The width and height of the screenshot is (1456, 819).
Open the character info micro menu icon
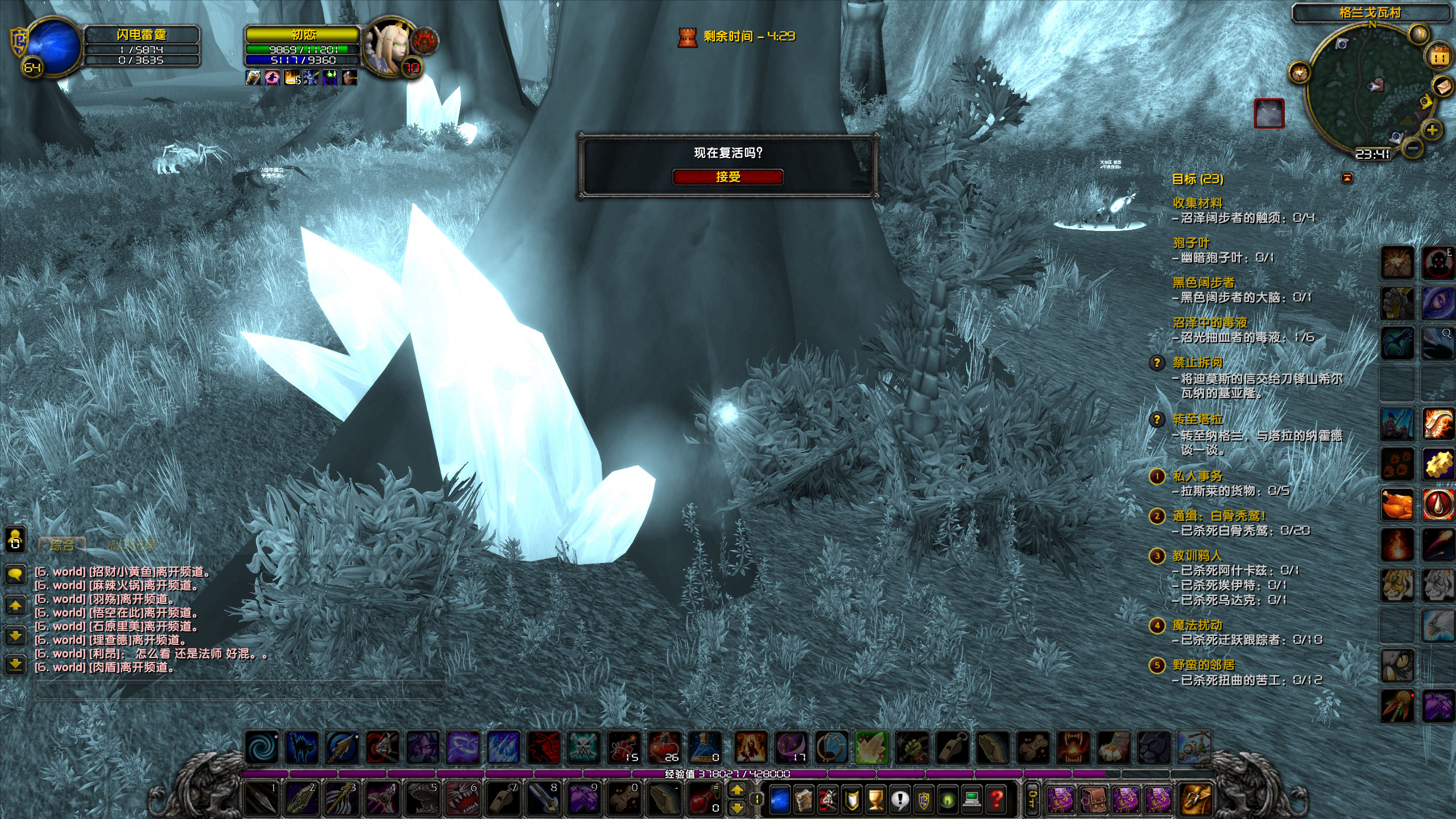click(x=779, y=800)
